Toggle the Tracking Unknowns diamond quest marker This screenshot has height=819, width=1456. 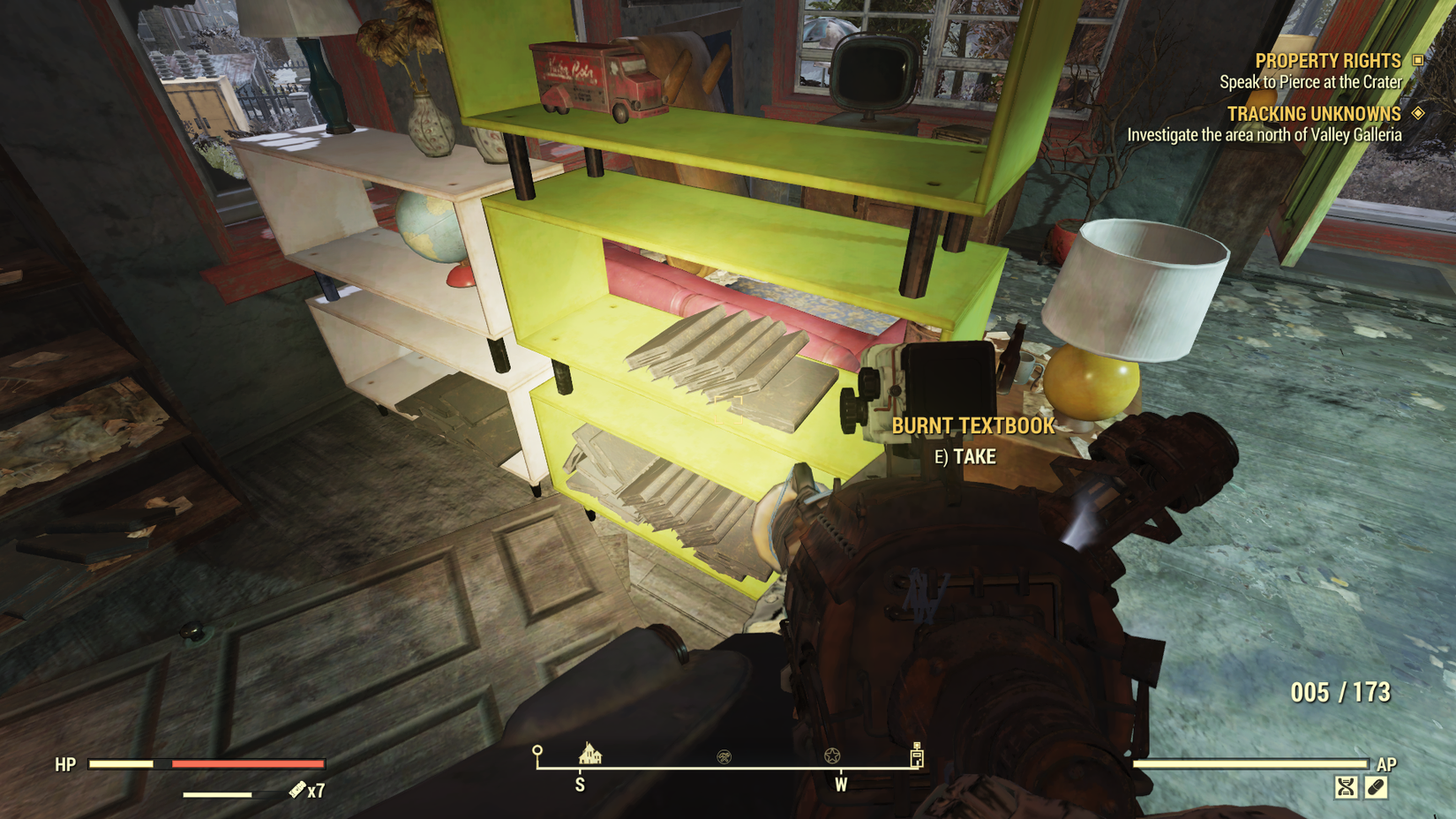[1419, 114]
